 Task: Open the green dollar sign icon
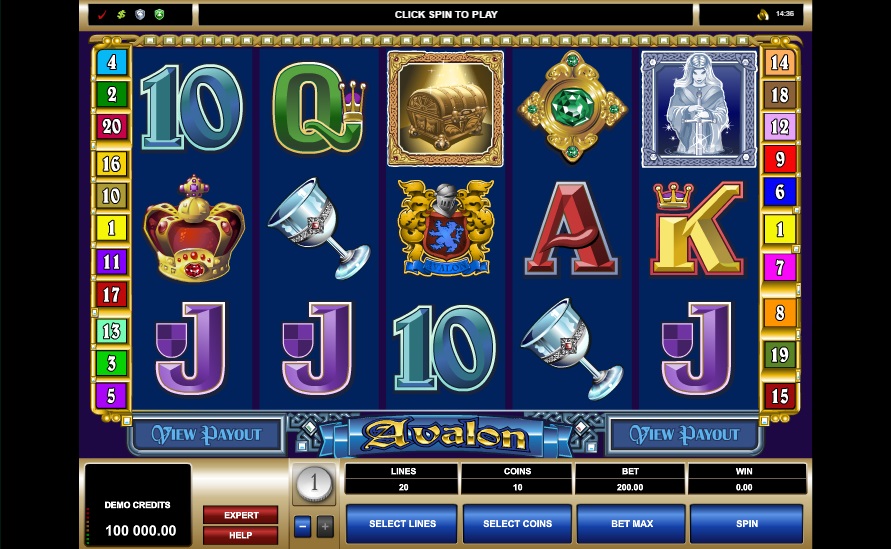coord(121,15)
